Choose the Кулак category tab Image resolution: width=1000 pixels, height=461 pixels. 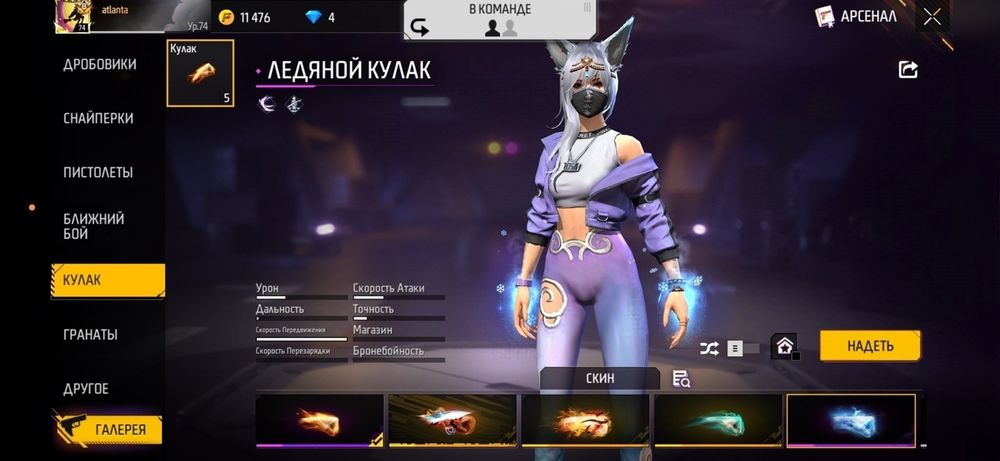pos(107,280)
